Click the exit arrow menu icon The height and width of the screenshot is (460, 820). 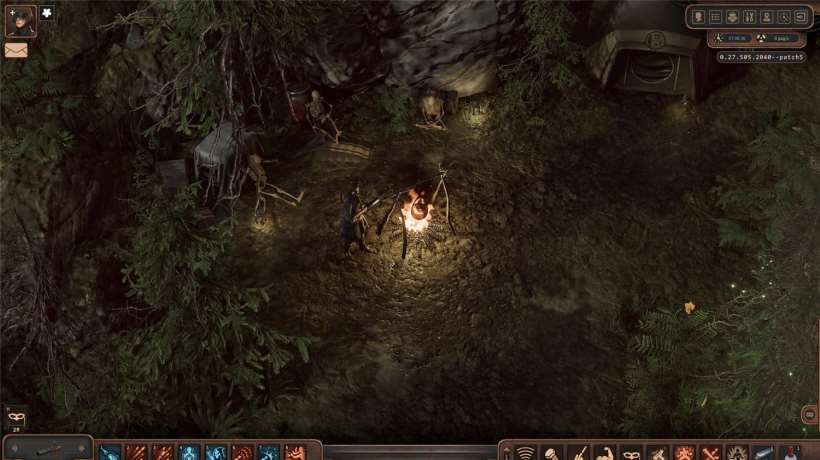tap(801, 17)
